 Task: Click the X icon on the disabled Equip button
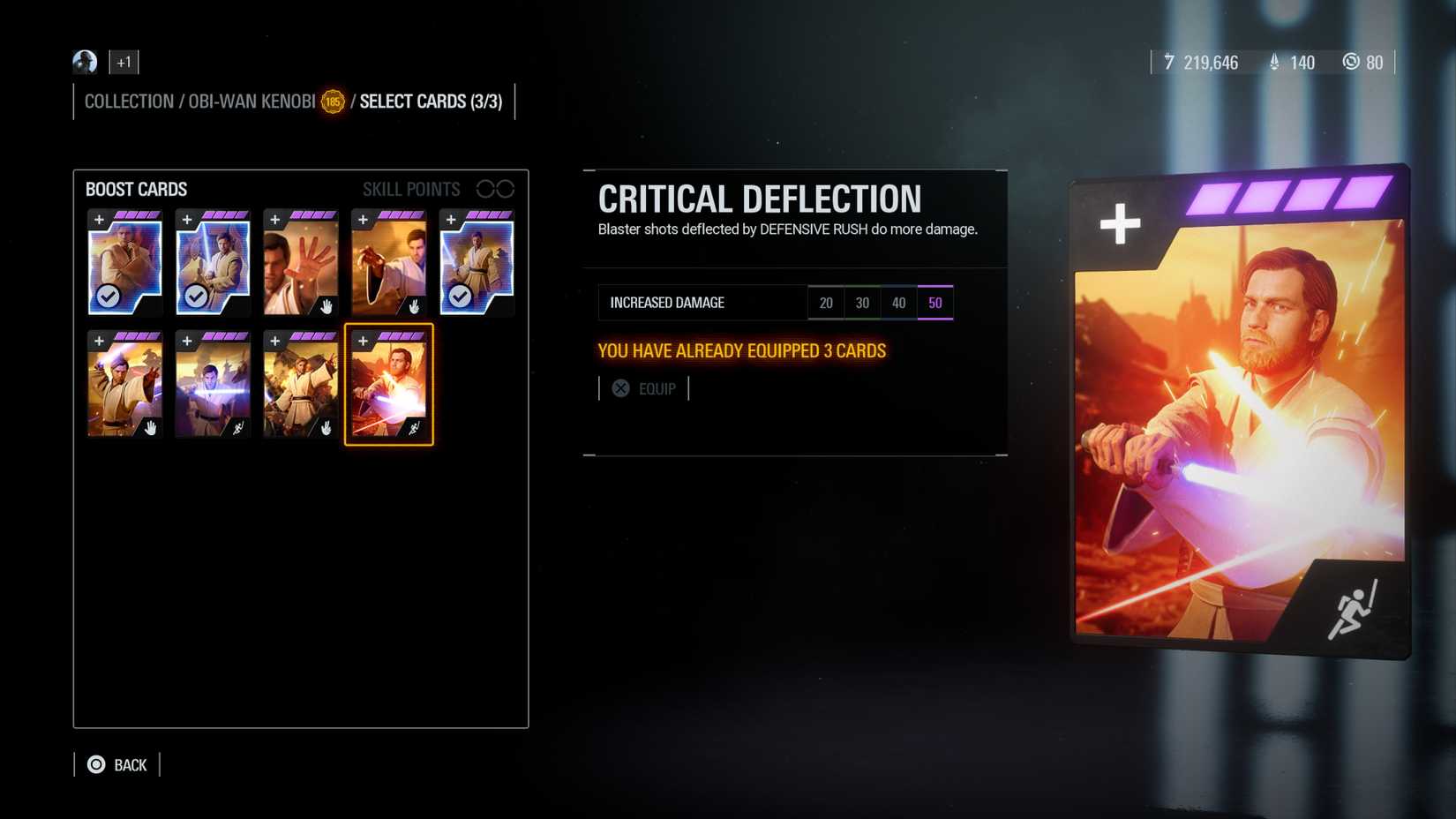620,388
